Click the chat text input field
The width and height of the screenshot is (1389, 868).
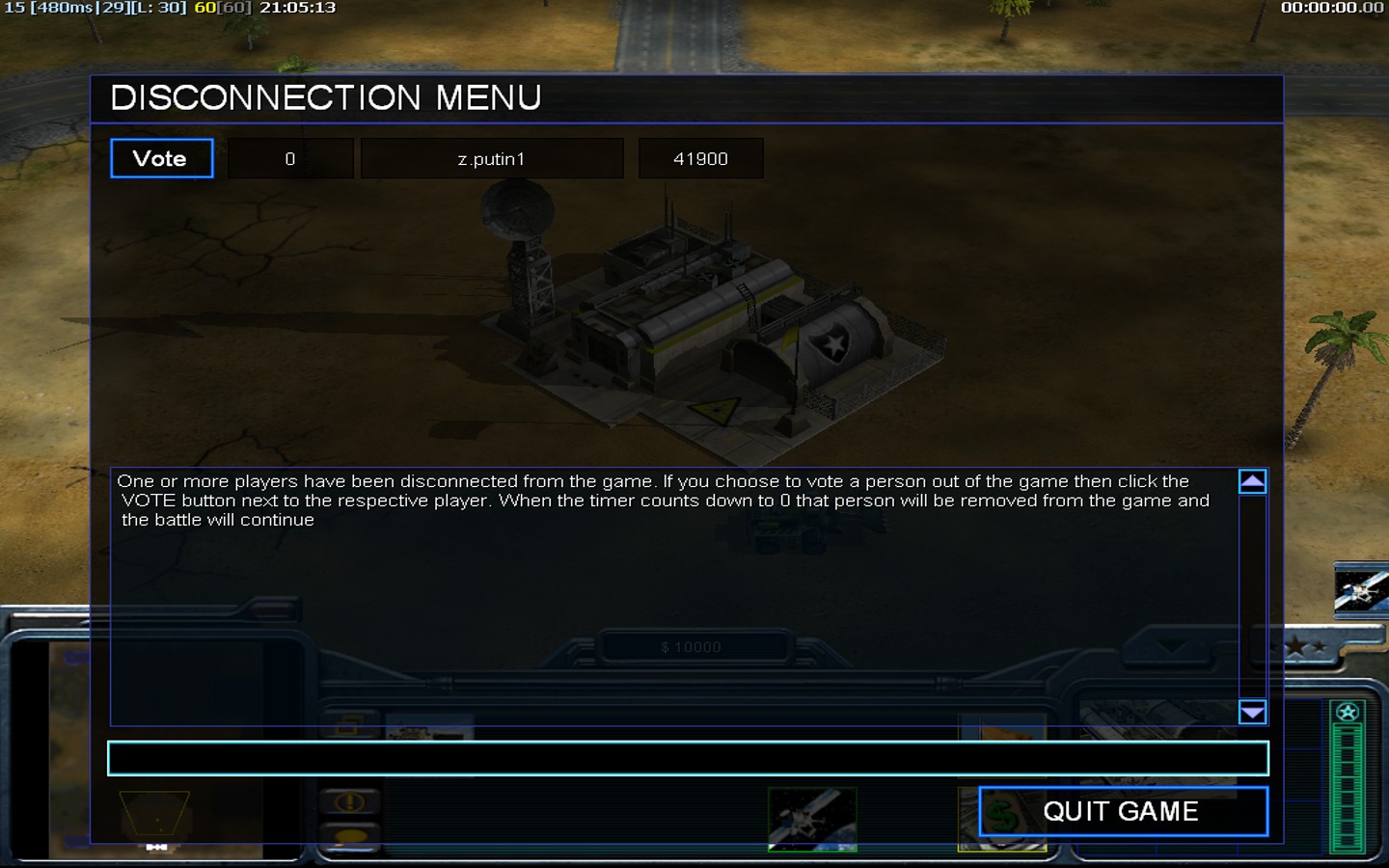(x=687, y=759)
